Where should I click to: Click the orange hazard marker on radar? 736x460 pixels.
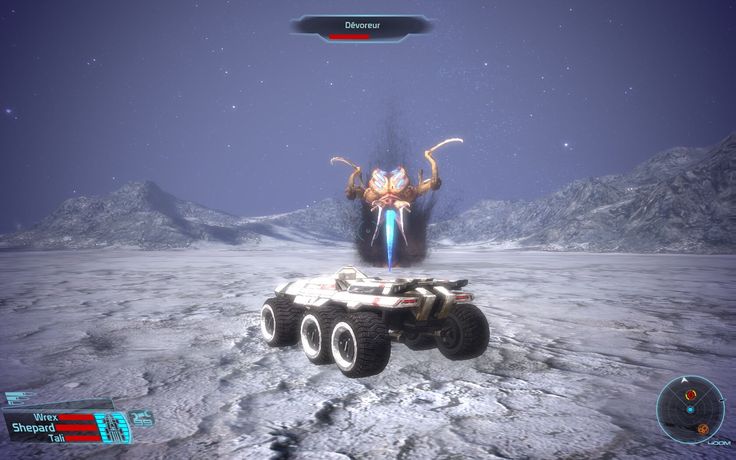[703, 429]
